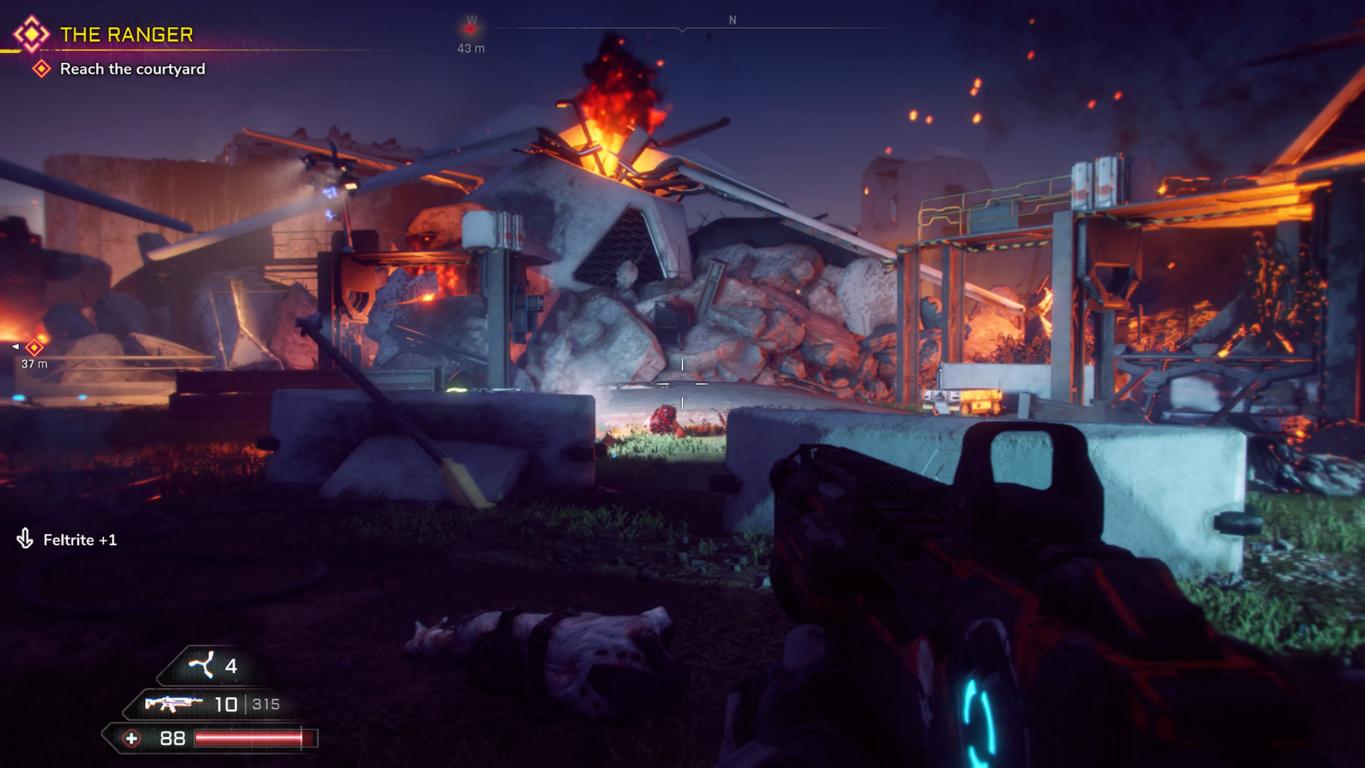
Task: Click the compass strip's N heading
Action: pos(732,20)
